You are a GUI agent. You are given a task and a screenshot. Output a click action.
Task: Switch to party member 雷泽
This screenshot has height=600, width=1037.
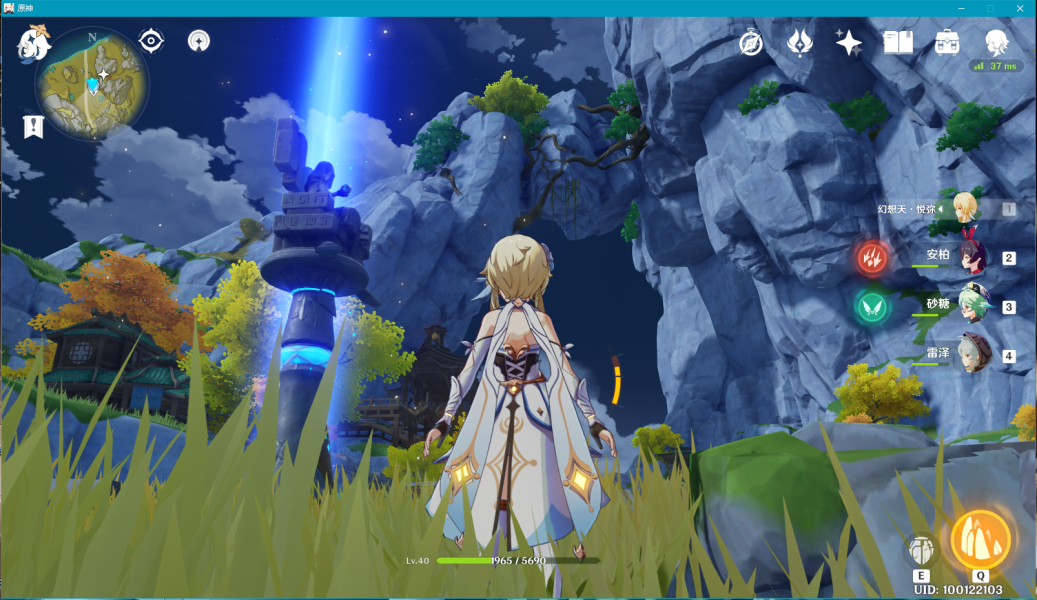[971, 355]
